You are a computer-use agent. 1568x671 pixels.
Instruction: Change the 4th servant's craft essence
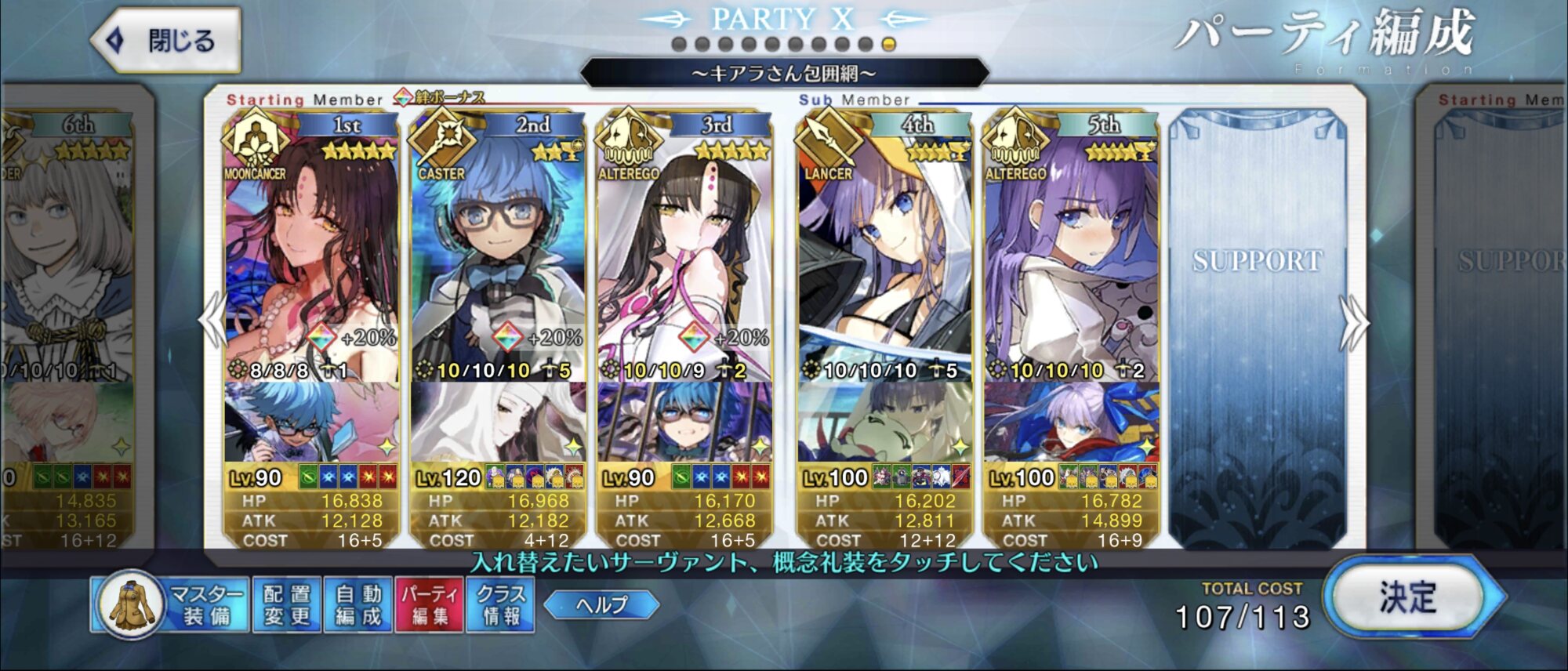pyautogui.click(x=884, y=423)
